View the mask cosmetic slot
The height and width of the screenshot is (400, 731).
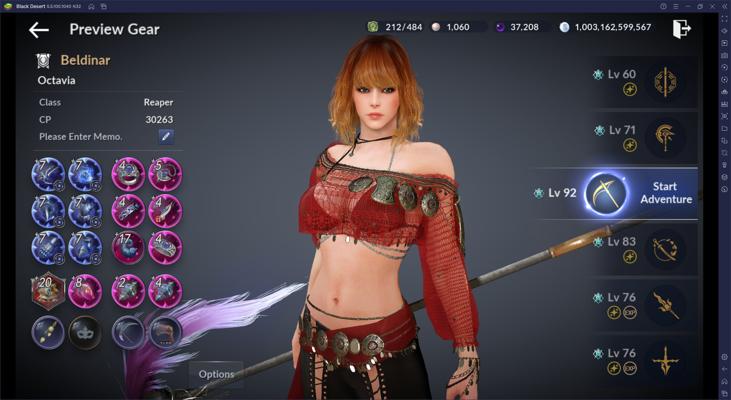point(84,331)
